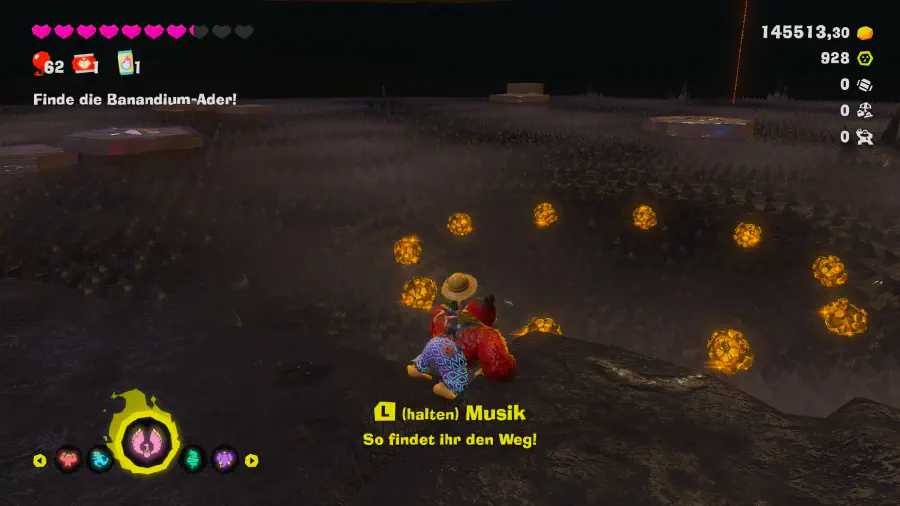Use the red heart juice can item
This screenshot has width=900, height=506.
[x=85, y=65]
